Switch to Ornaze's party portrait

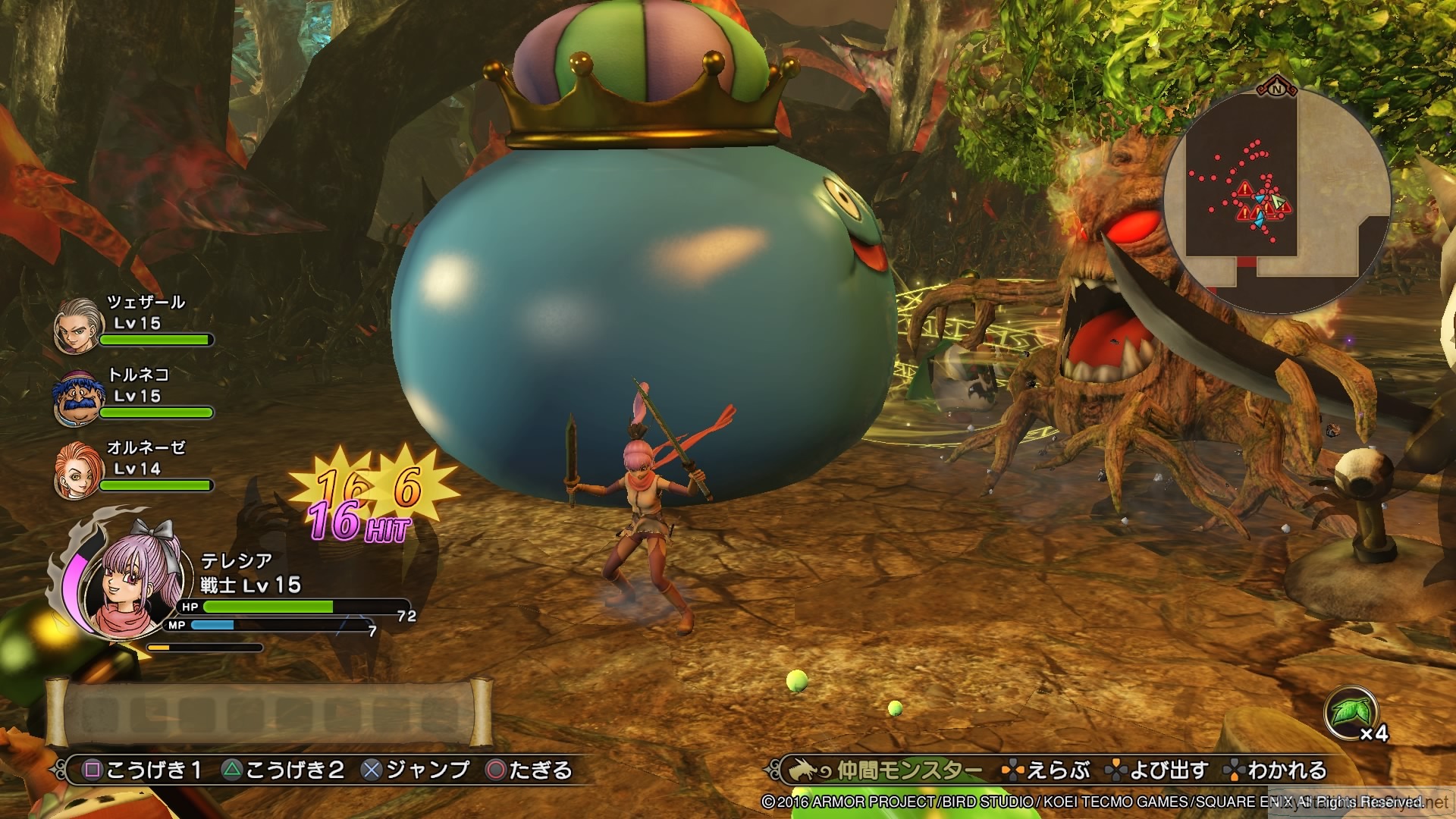tap(78, 469)
